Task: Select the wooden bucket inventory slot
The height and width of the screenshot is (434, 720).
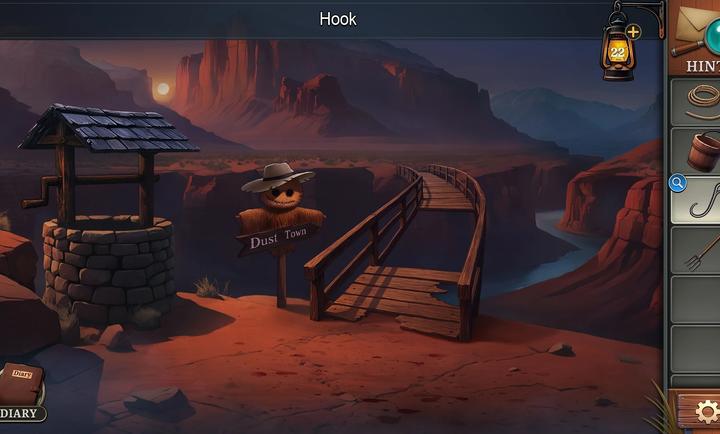Action: point(701,151)
